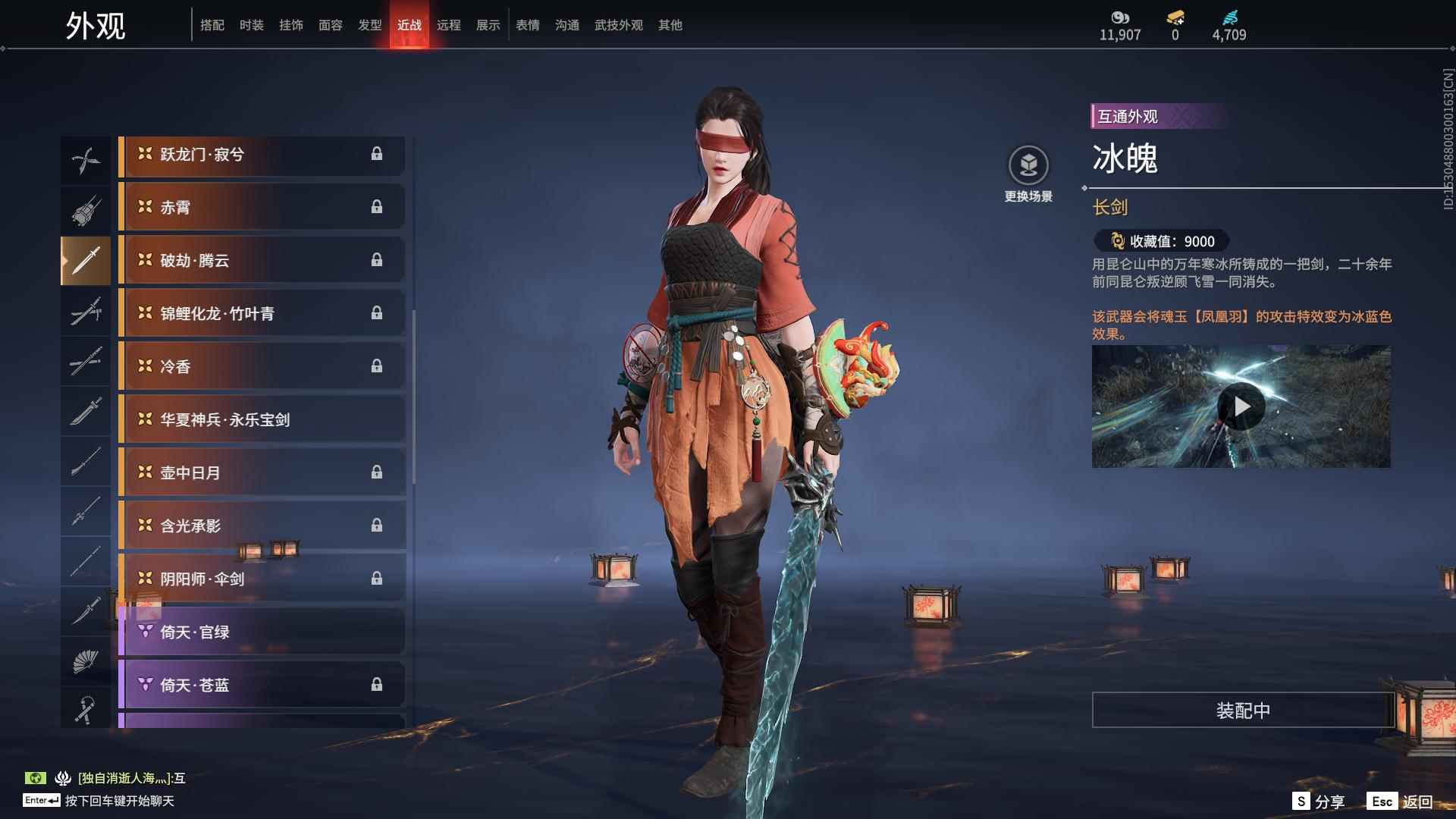This screenshot has width=1456, height=819.
Task: Switch to the 搭配 tab
Action: pos(212,25)
